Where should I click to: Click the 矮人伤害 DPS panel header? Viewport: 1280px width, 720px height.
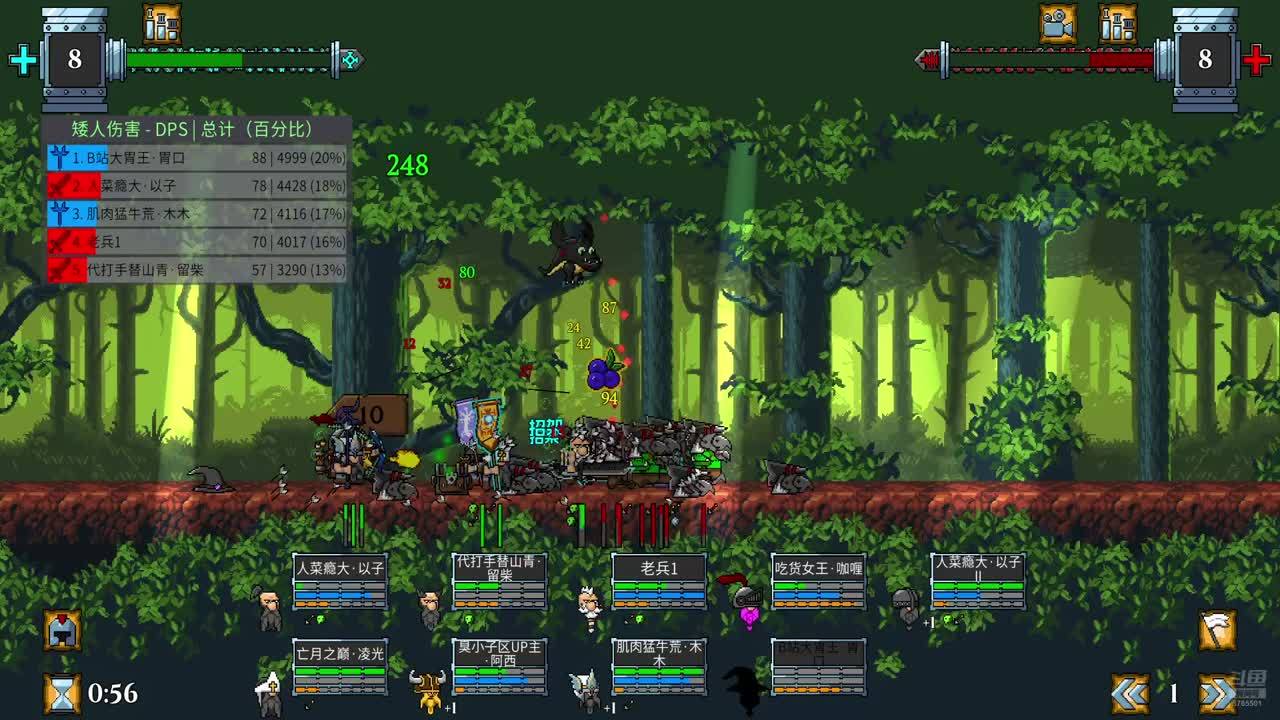[x=196, y=129]
